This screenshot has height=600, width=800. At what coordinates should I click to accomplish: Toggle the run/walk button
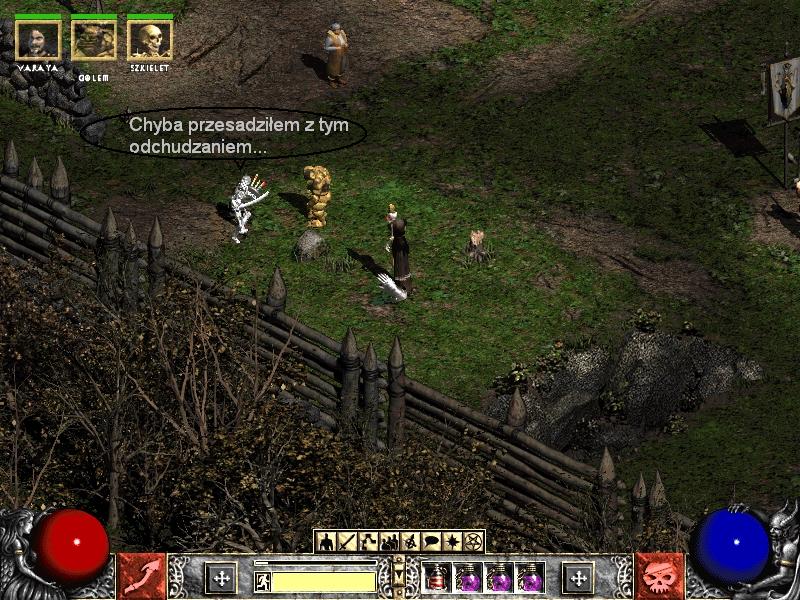click(264, 581)
